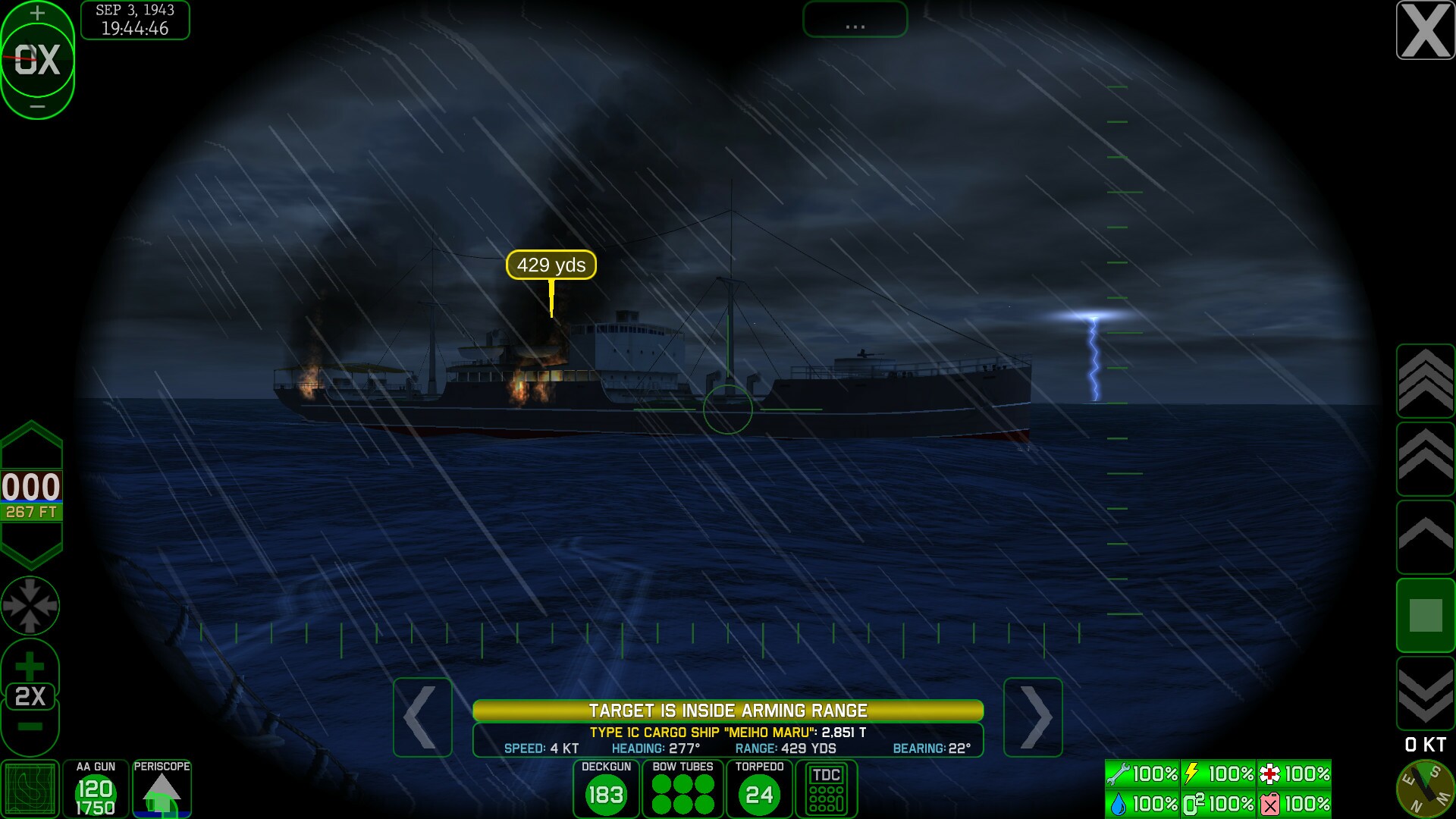1456x819 pixels.
Task: Cycle to previous target with left arrow
Action: pyautogui.click(x=422, y=717)
